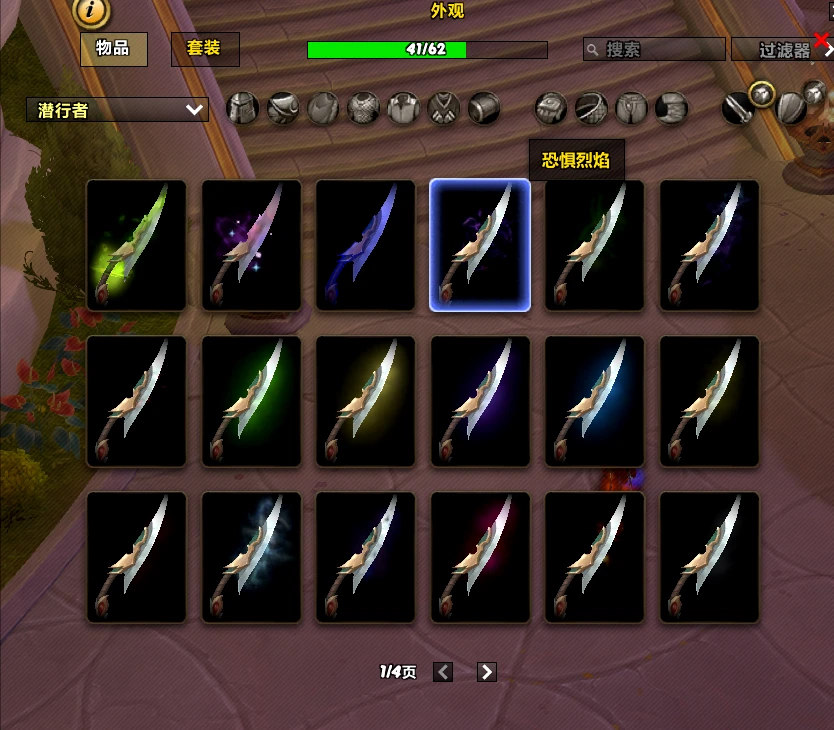Screen dimensions: 834x730
Task: Select the helmet slot icon
Action: pyautogui.click(x=243, y=107)
